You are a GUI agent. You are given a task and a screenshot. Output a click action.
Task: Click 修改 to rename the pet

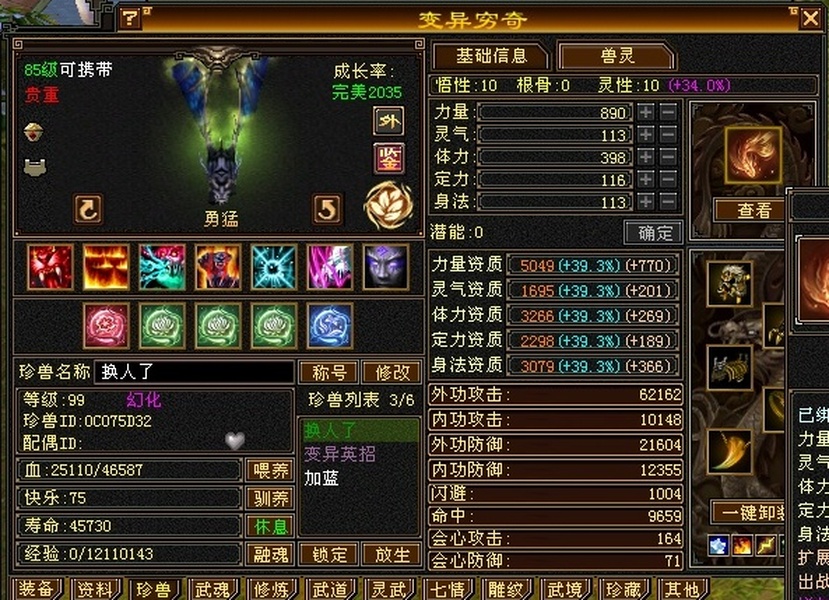click(x=391, y=372)
